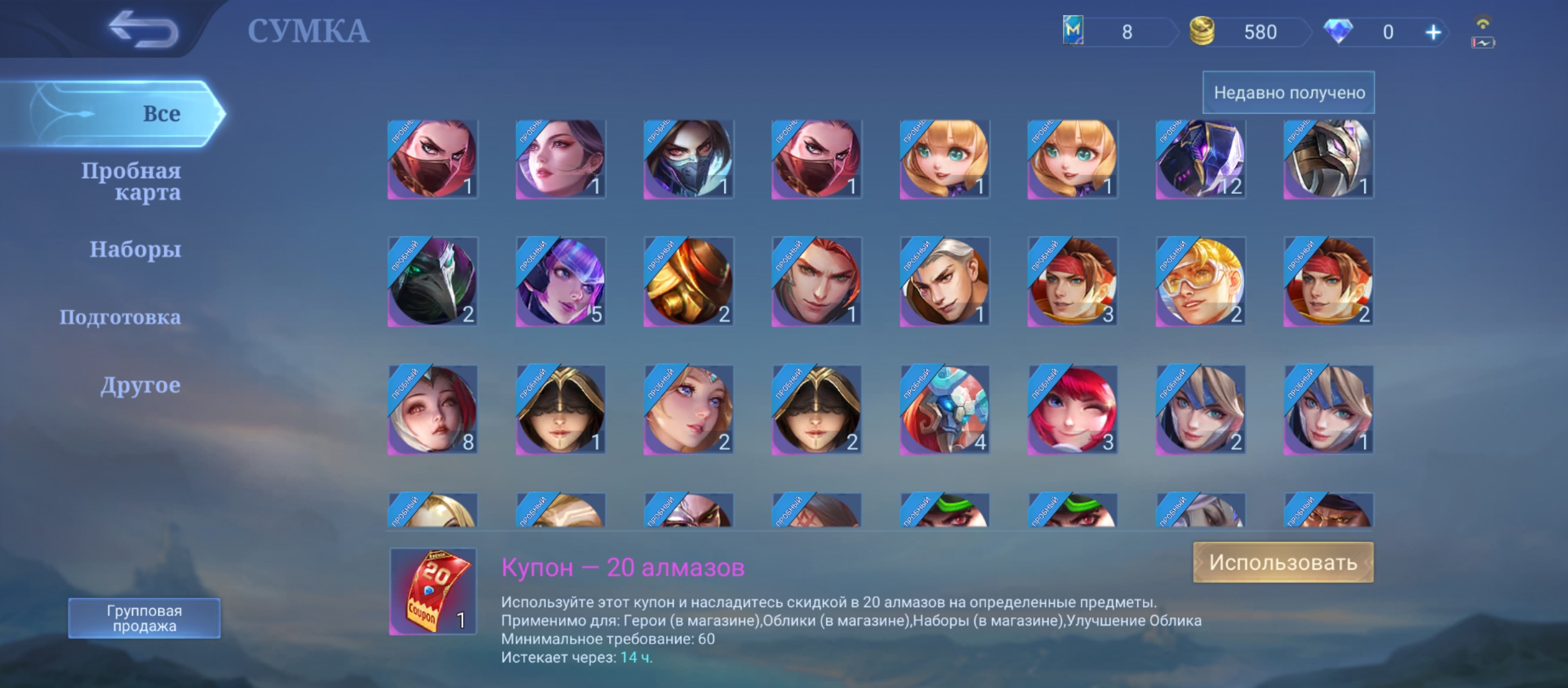This screenshot has width=1568, height=688.
Task: Select the white-hooded girl card with 8
Action: tap(433, 410)
